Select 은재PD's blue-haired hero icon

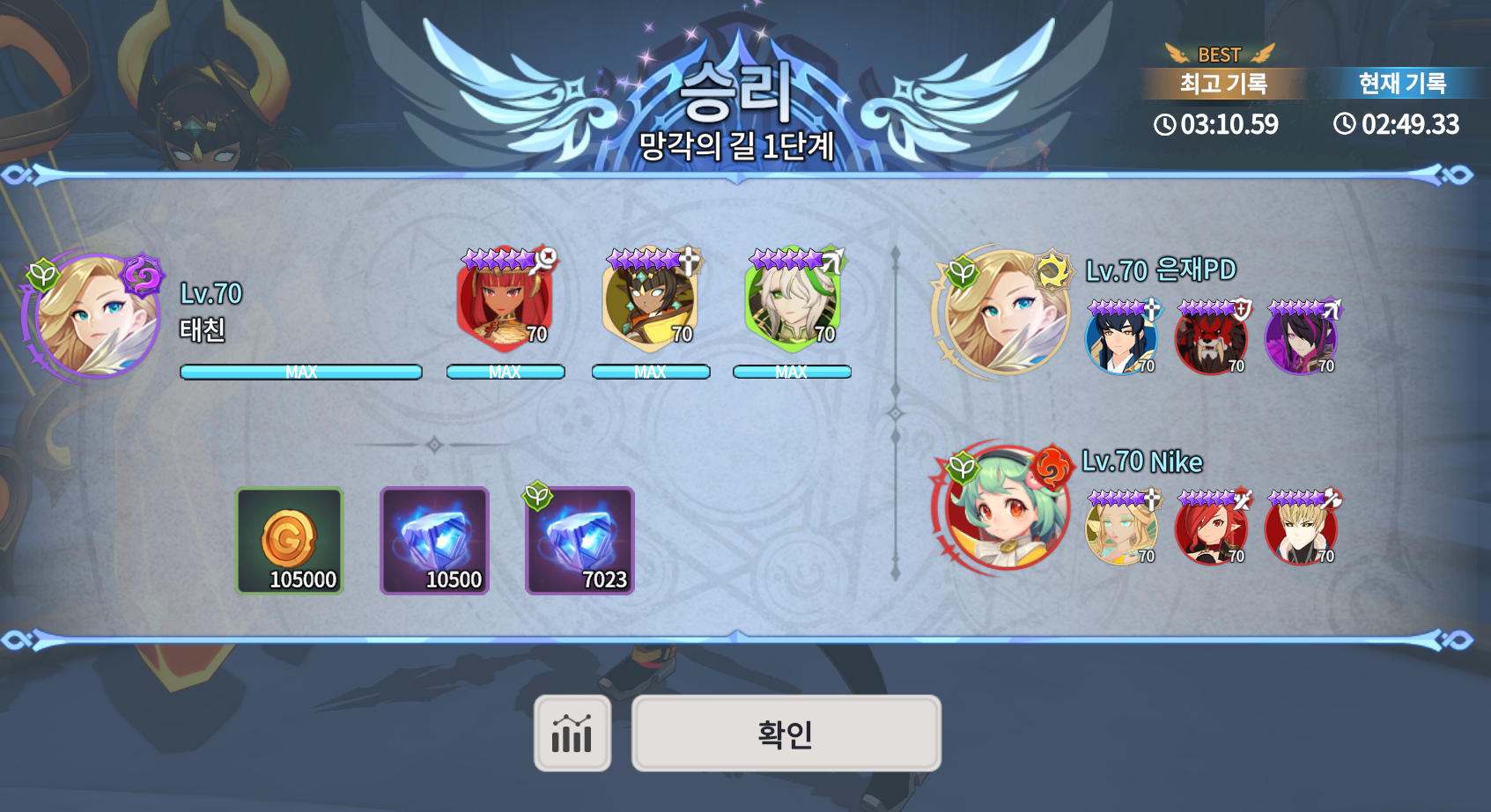(x=1120, y=339)
